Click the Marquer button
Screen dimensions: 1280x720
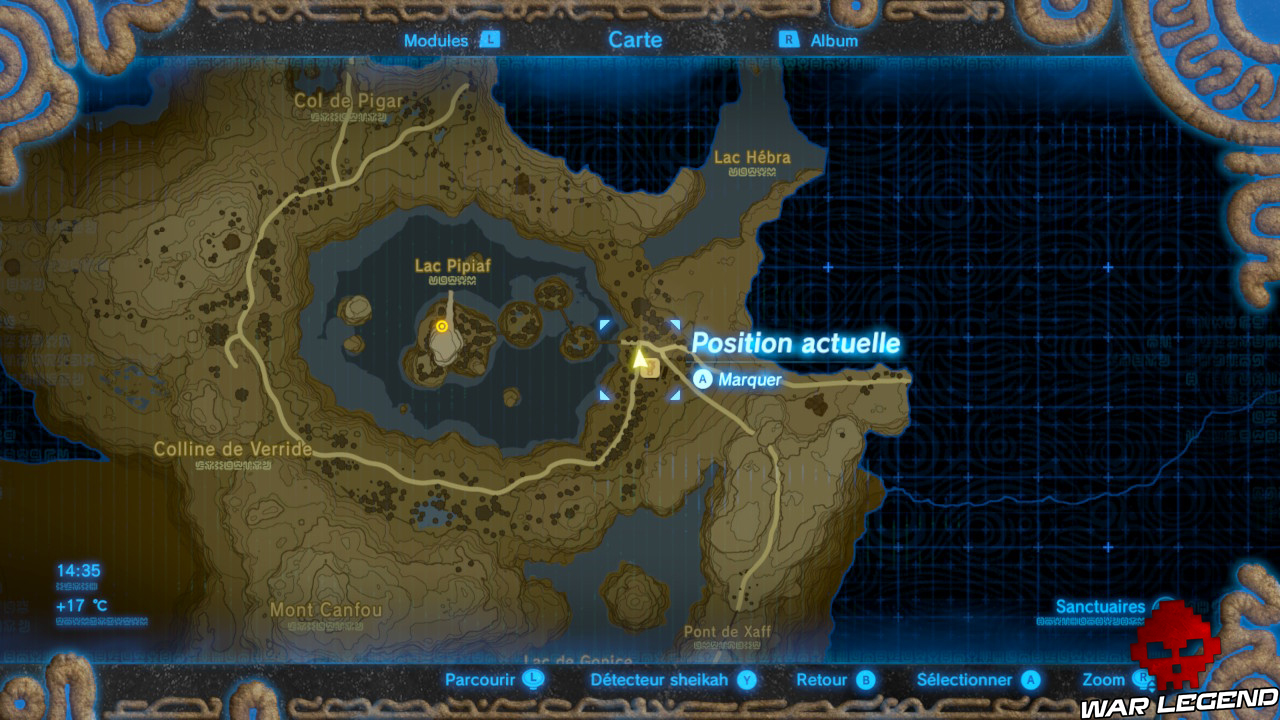(751, 379)
